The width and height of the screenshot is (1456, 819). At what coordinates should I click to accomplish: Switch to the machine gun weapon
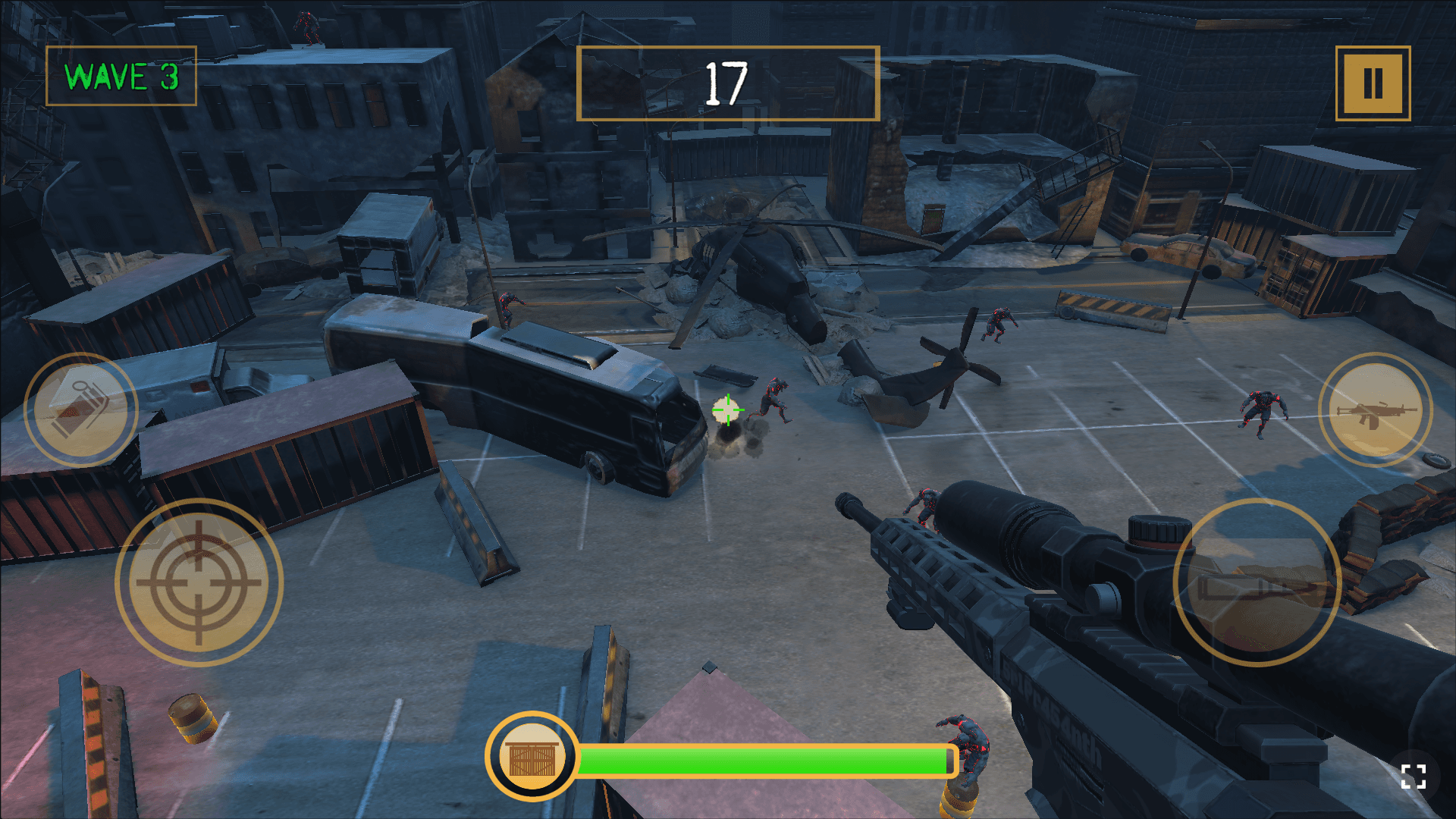click(x=1375, y=410)
